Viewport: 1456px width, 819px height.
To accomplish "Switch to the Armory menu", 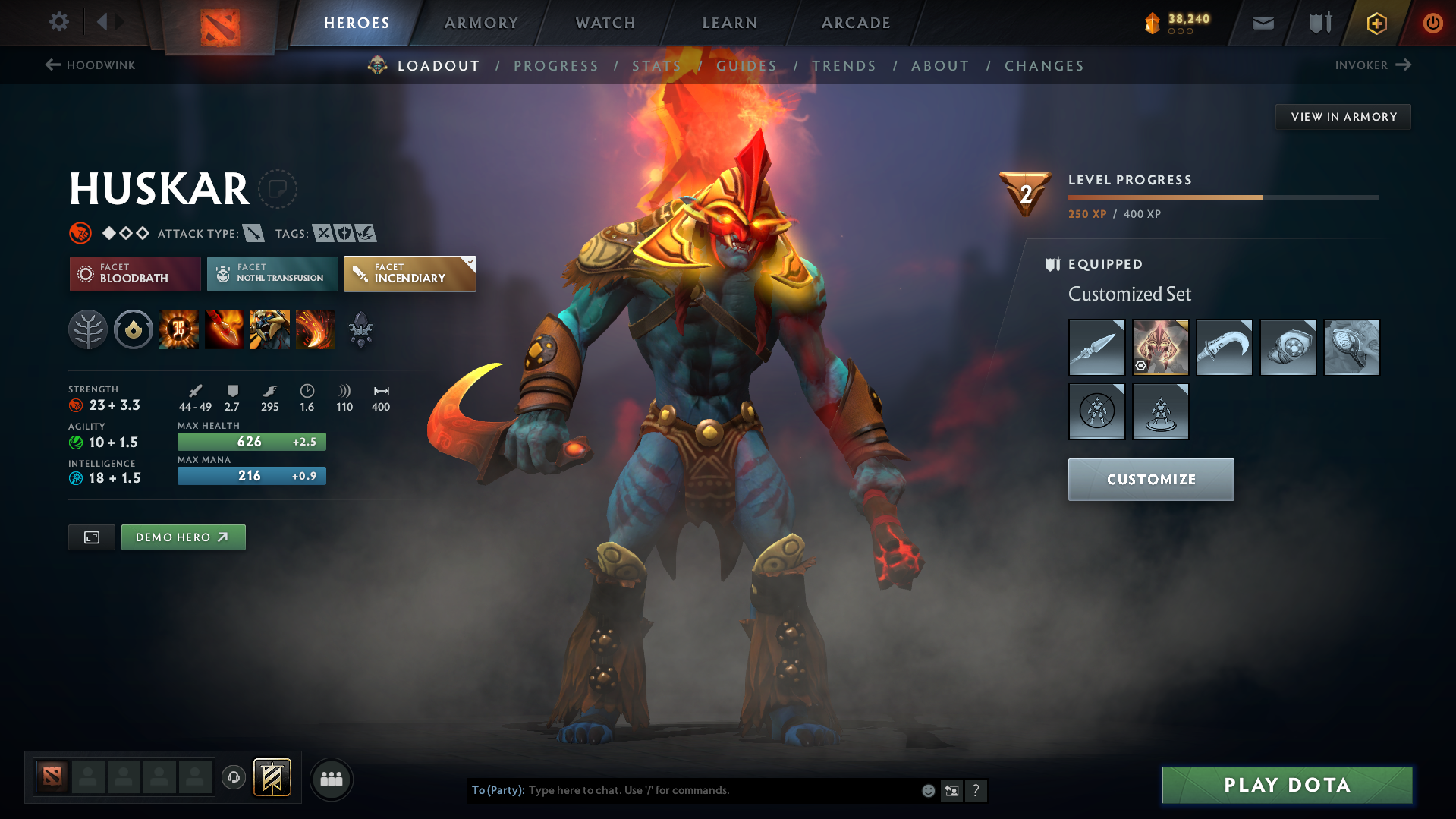I will point(481,23).
